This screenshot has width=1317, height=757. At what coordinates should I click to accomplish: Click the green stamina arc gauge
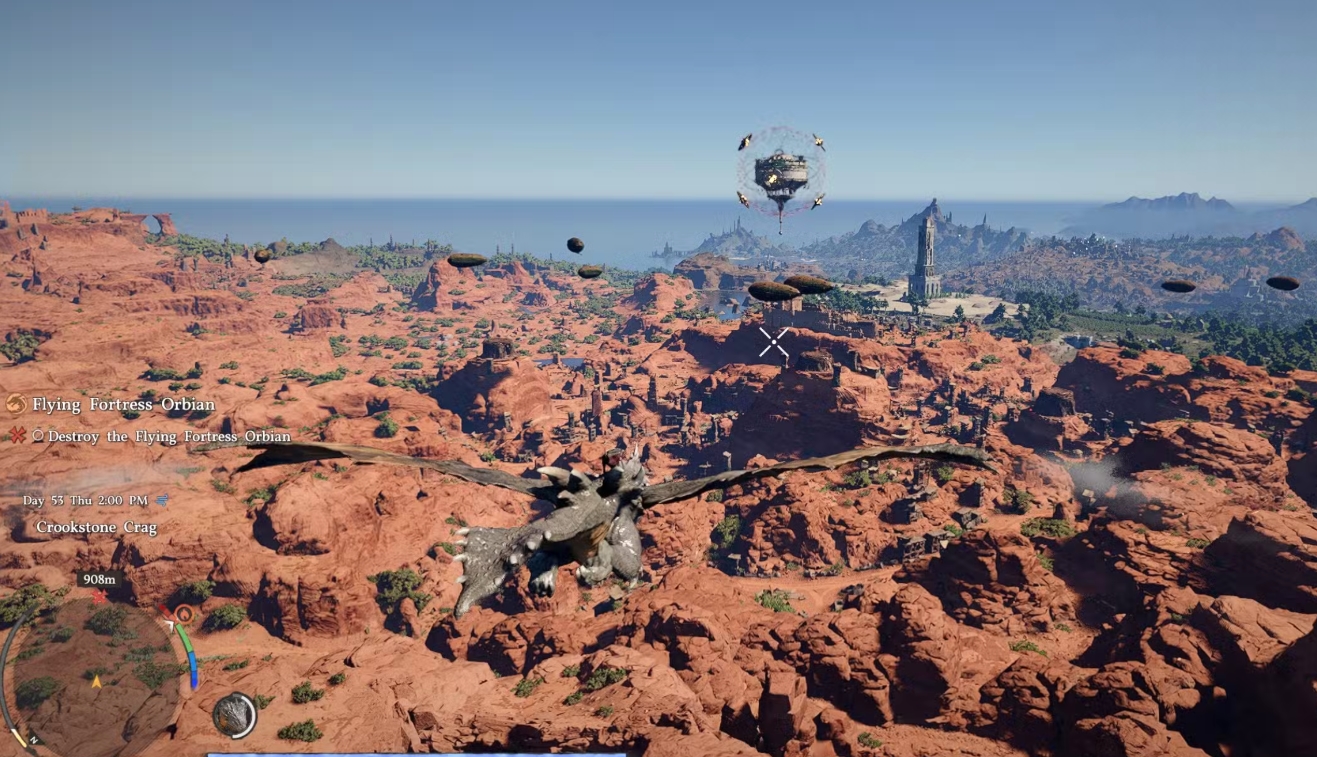185,638
